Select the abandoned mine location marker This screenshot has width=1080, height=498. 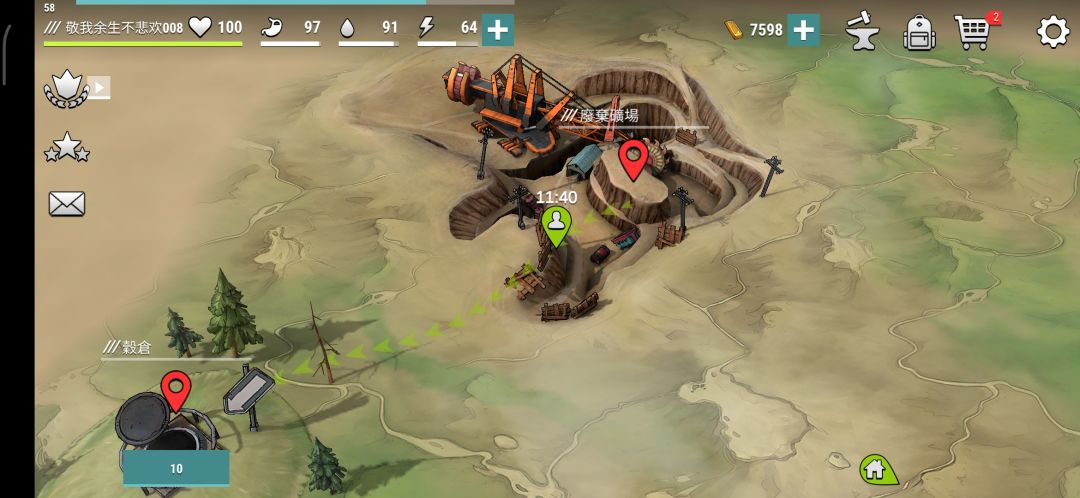pyautogui.click(x=632, y=158)
